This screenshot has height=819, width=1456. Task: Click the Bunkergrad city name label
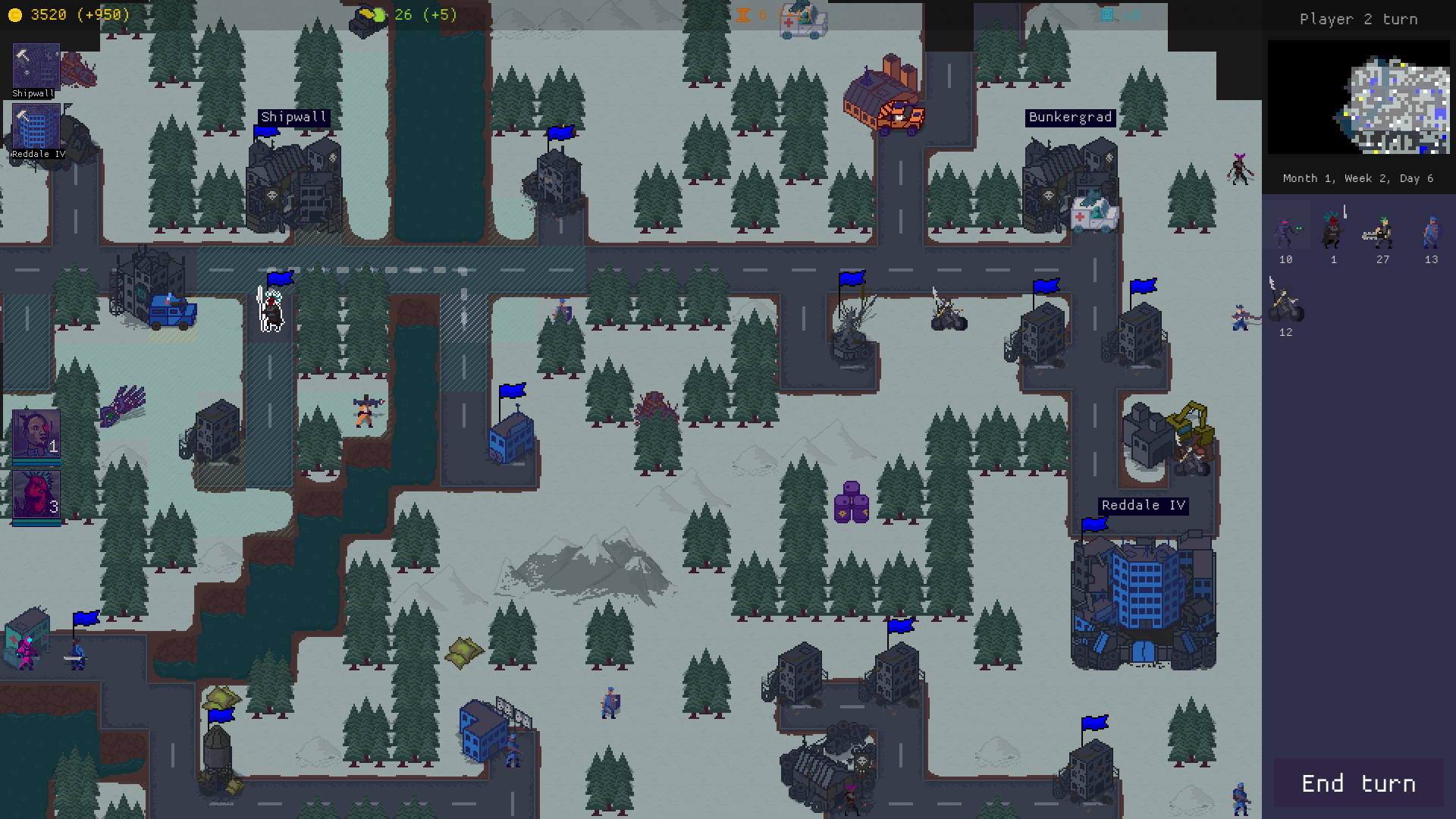point(1070,118)
